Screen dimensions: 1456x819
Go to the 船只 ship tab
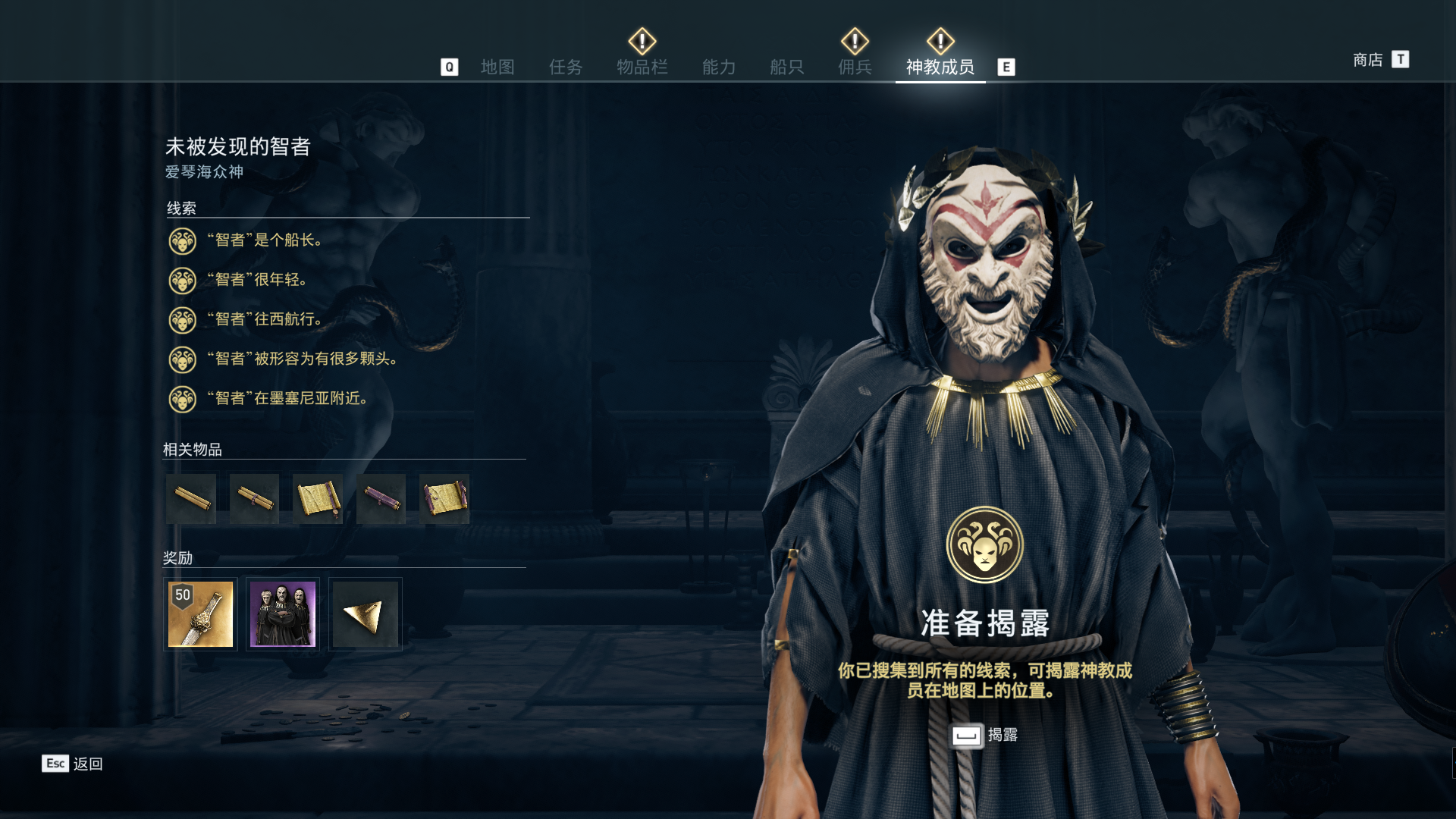[786, 67]
